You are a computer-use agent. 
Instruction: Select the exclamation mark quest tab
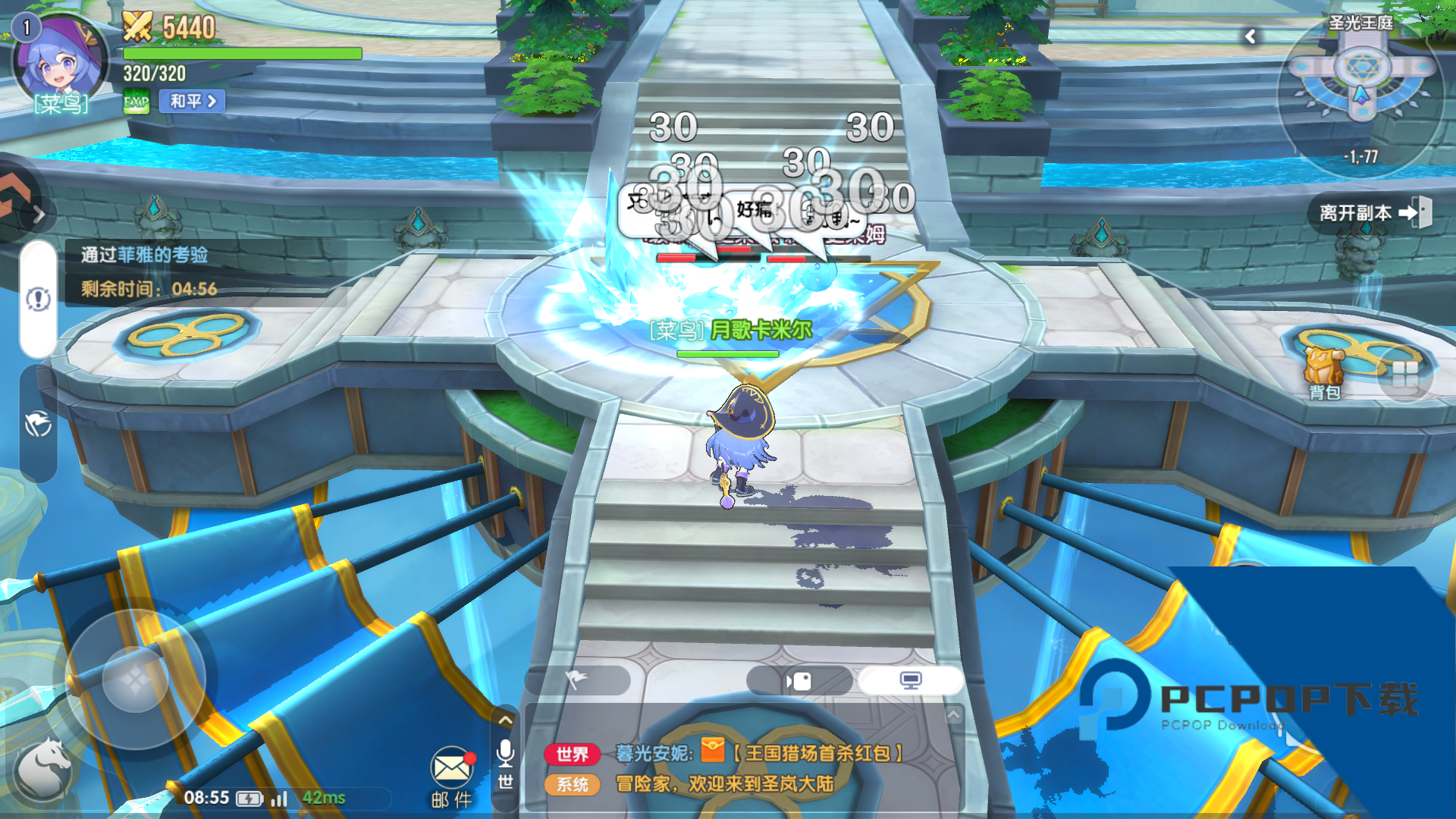click(38, 300)
